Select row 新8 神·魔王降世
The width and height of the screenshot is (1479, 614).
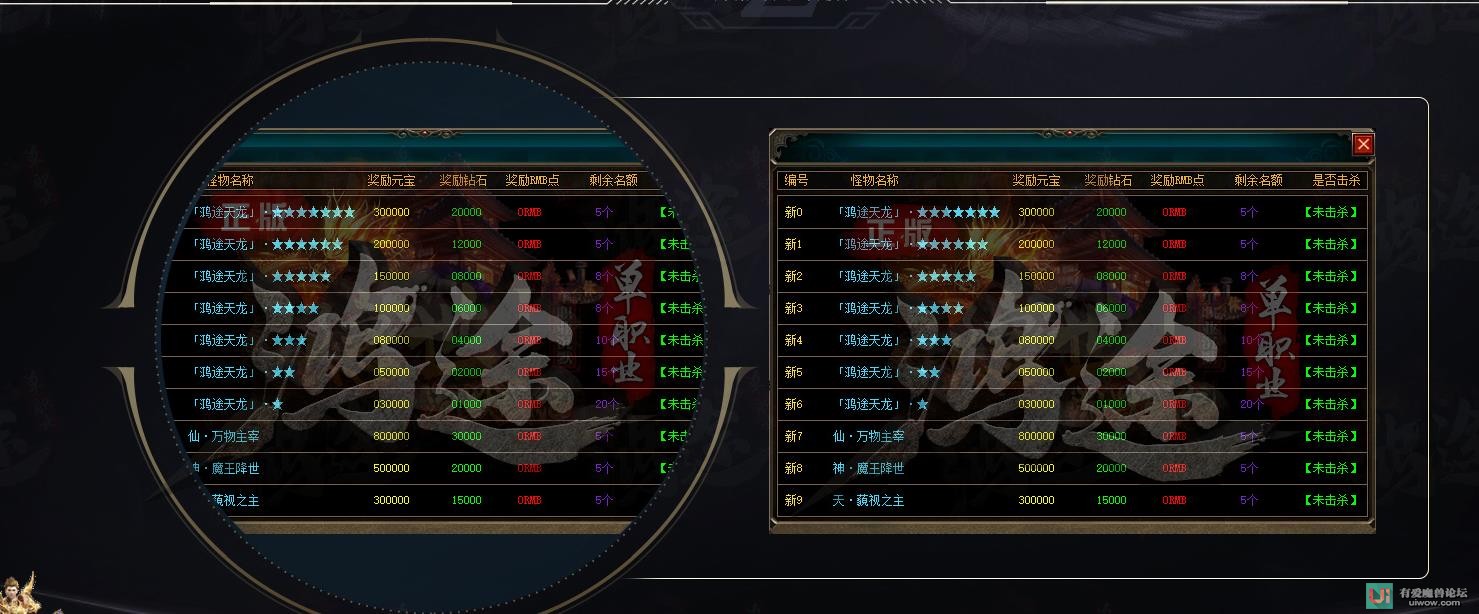[1071, 468]
